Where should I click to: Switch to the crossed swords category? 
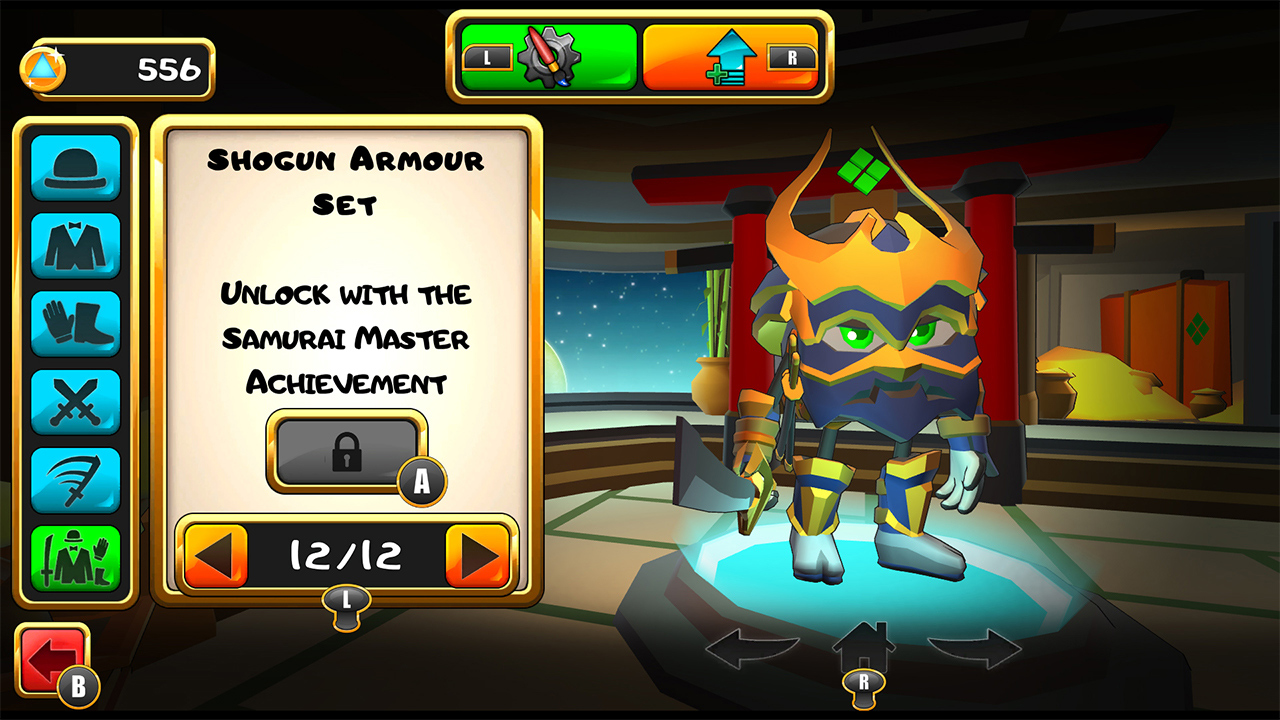(75, 401)
